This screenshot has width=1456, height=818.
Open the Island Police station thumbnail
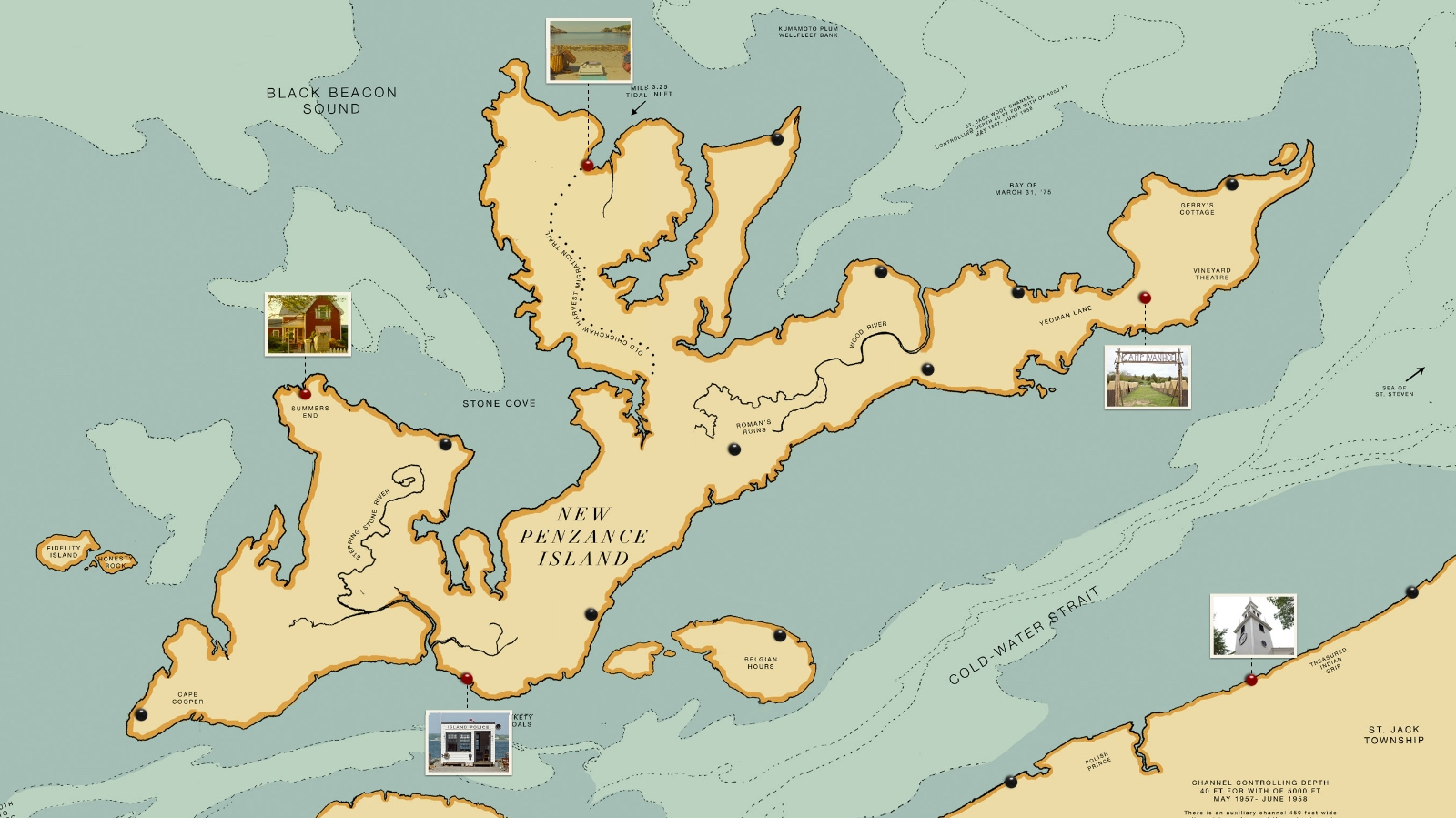(469, 742)
